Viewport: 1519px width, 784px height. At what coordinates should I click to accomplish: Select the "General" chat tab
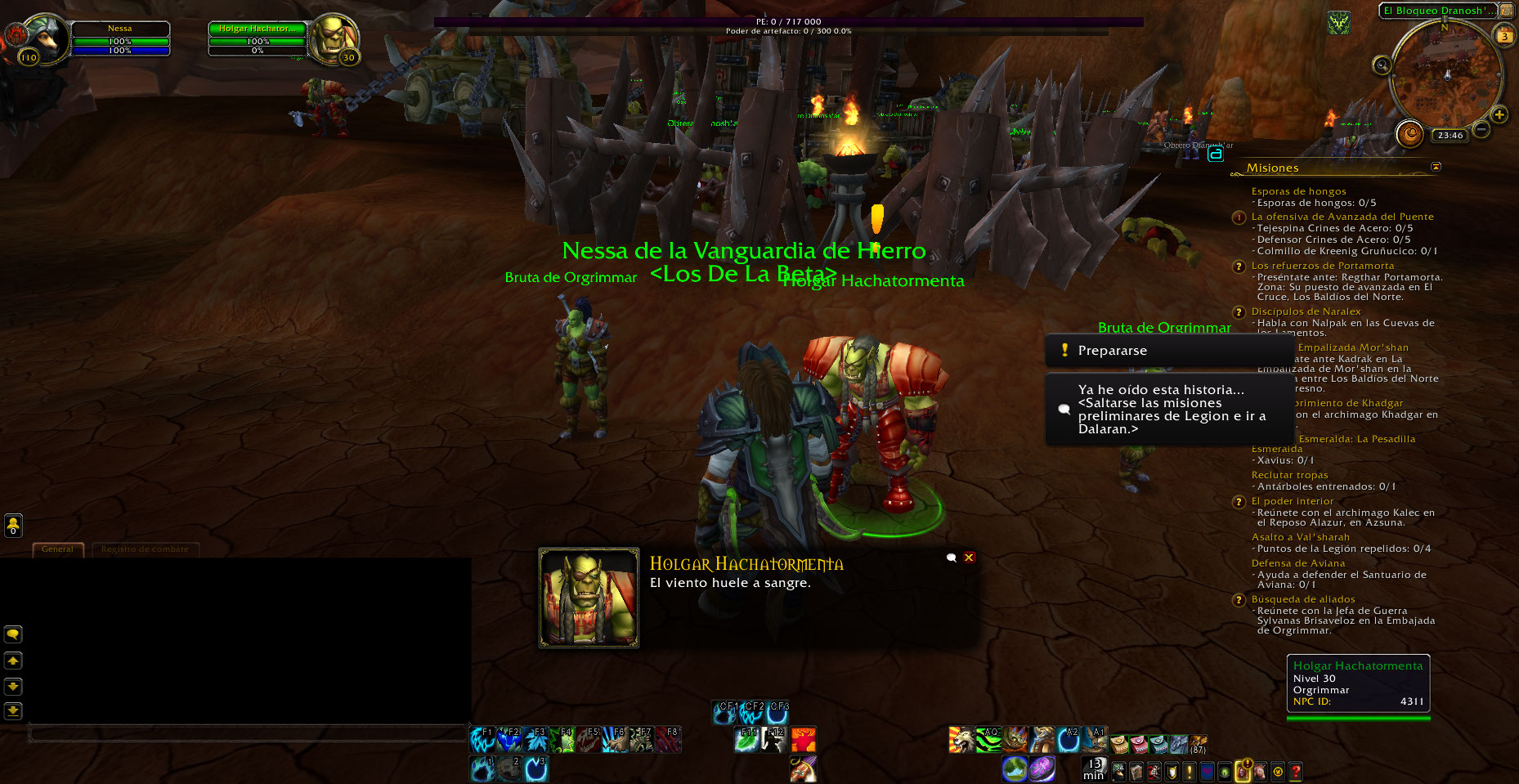57,549
